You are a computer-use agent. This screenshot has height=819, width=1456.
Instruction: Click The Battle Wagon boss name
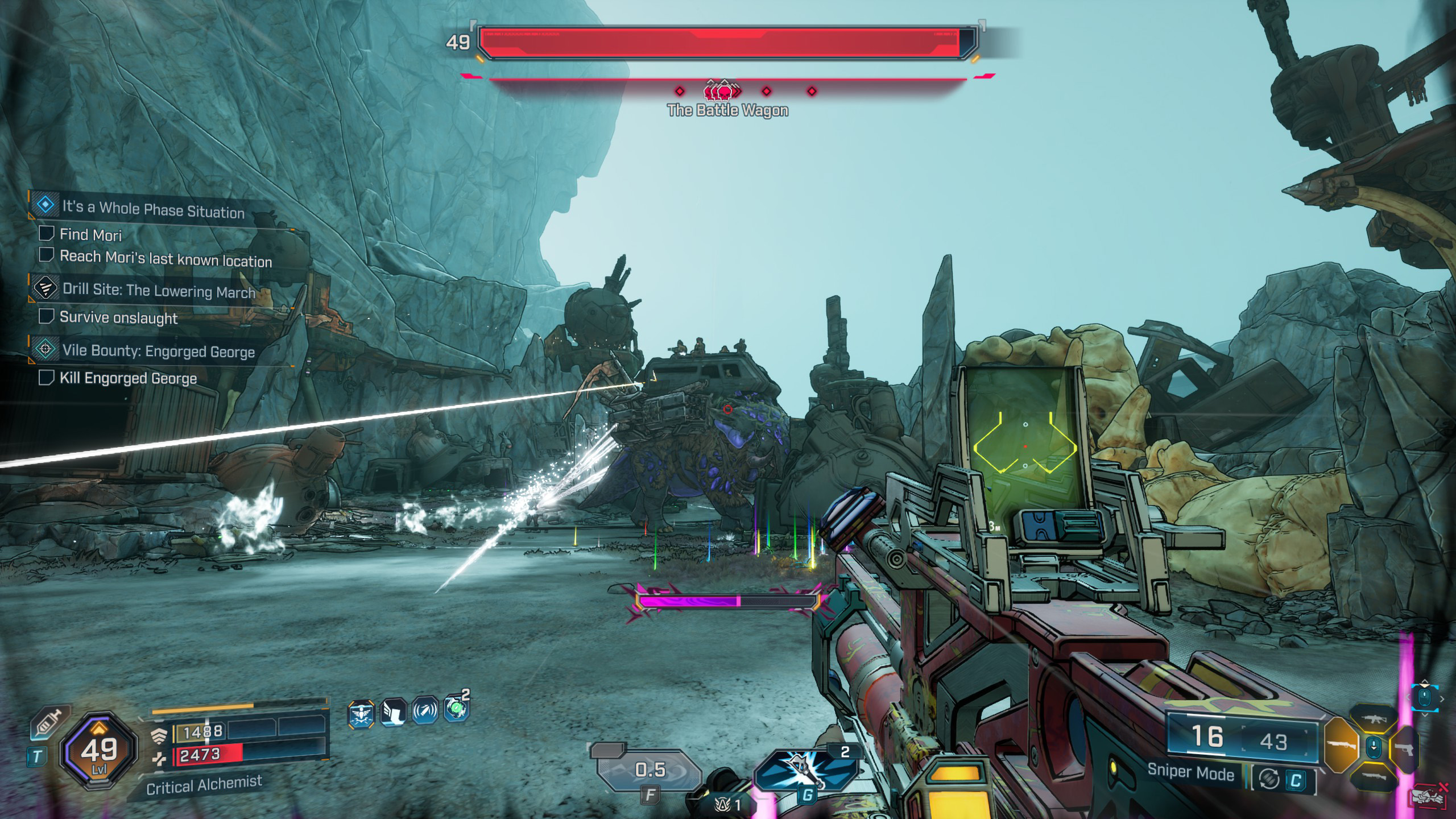pyautogui.click(x=727, y=110)
